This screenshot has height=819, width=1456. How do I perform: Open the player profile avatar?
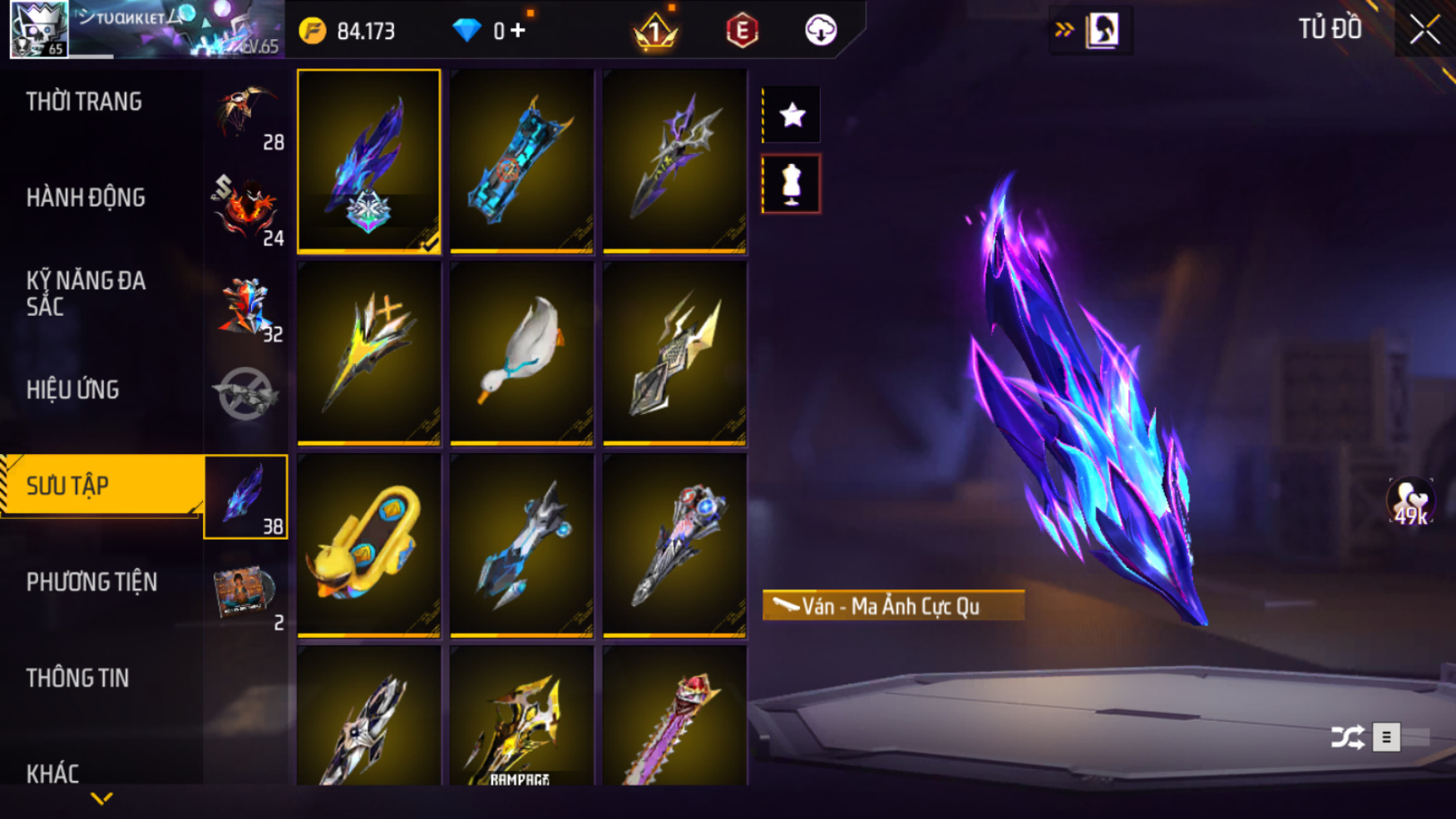pos(38,29)
